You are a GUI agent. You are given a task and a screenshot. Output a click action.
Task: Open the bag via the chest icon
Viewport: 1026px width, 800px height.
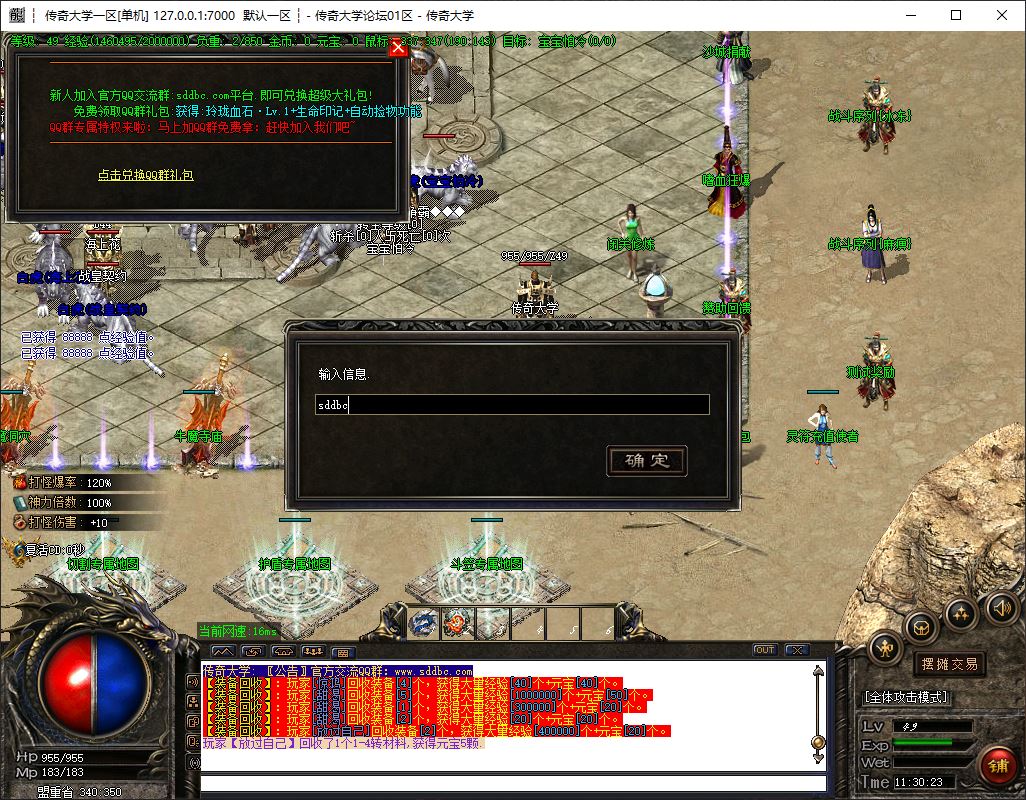pos(920,627)
